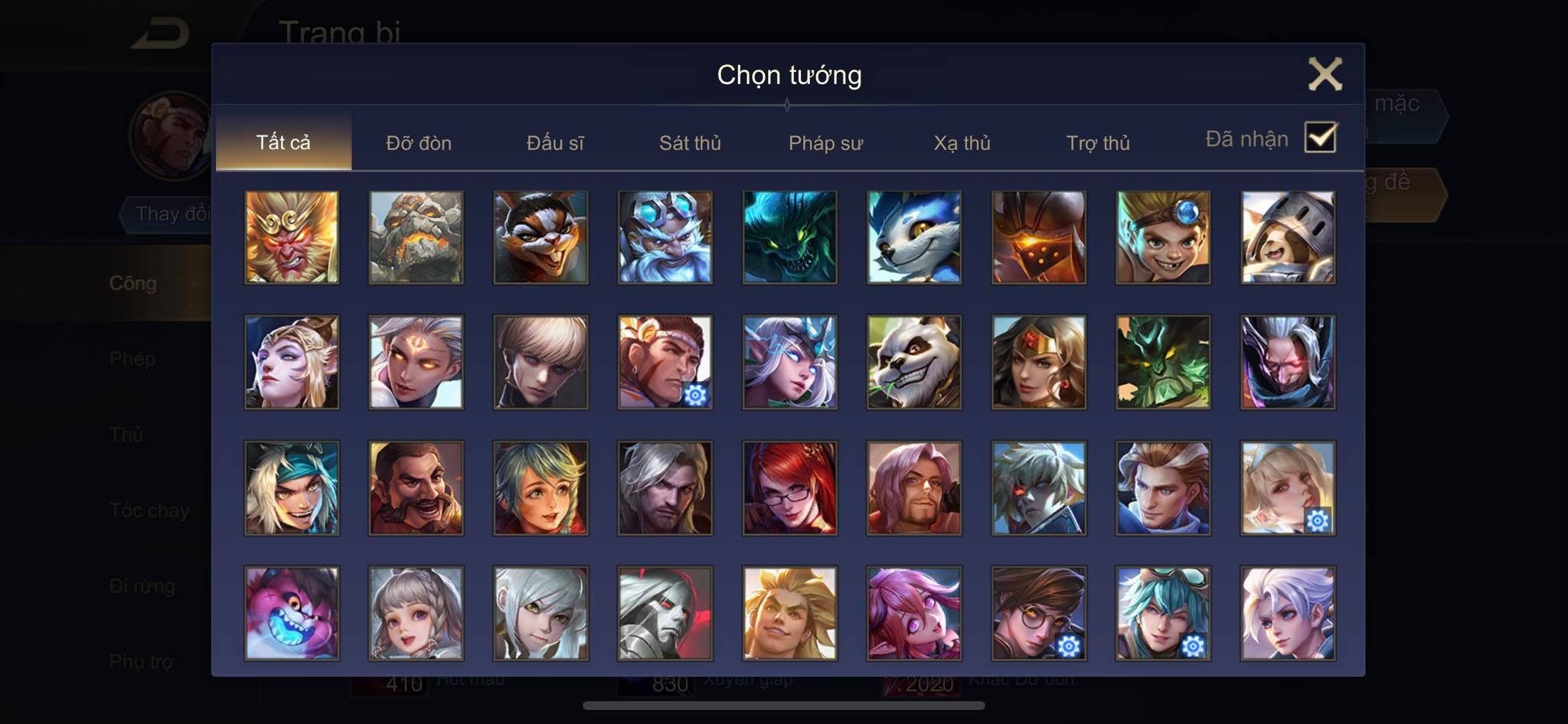Screen dimensions: 1568x724
Task: Select the green tree monster hero portrait
Action: [x=1163, y=362]
